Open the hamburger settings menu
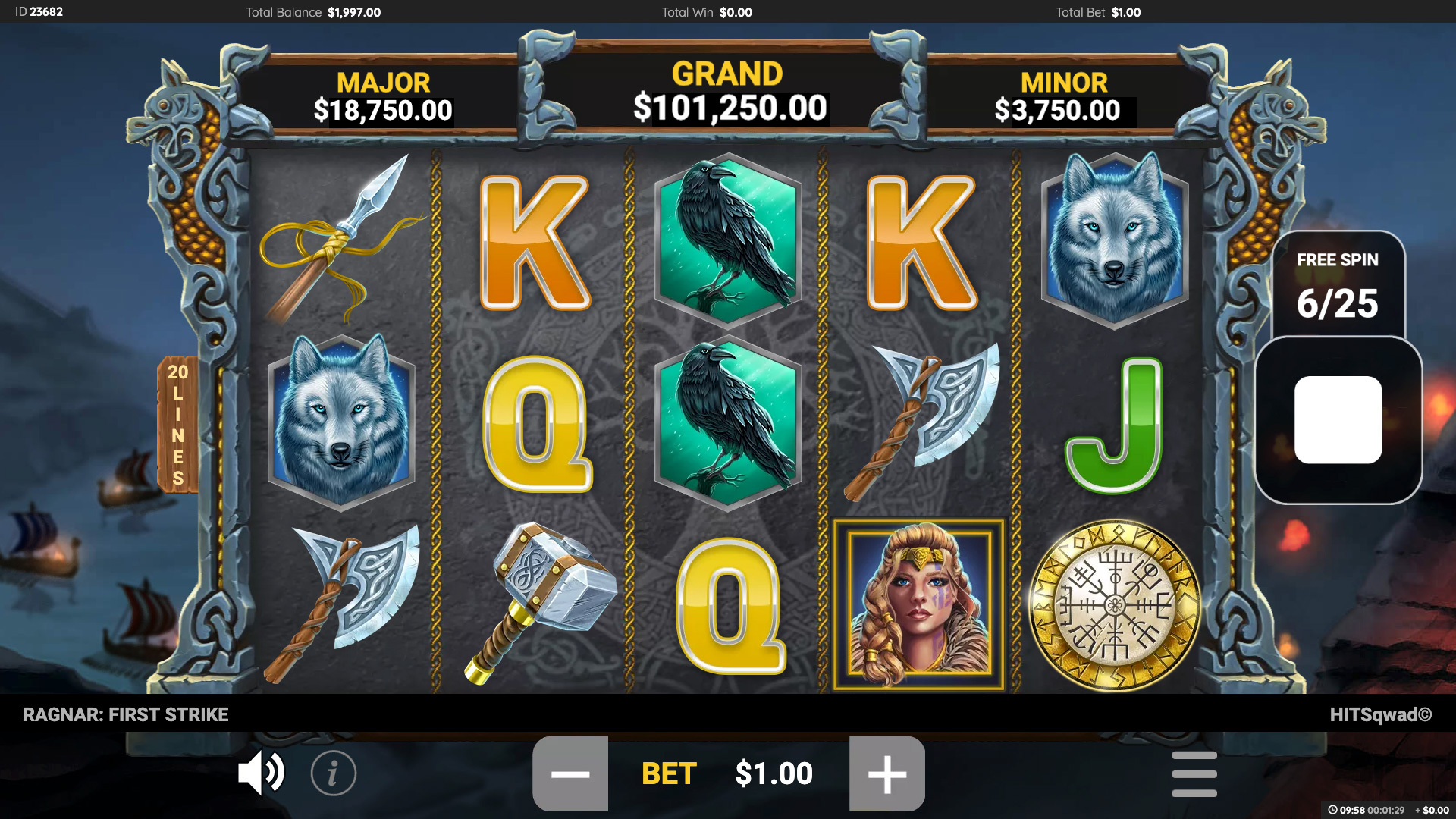 pyautogui.click(x=1196, y=773)
